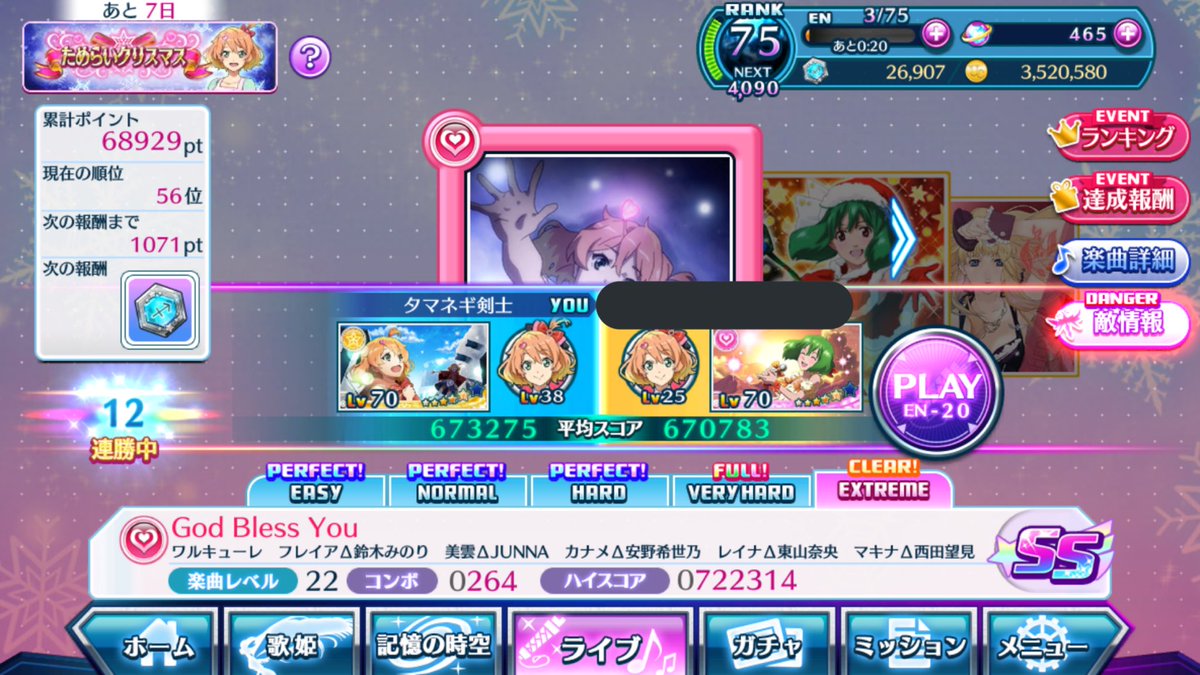Add EN with the plus button
Viewport: 1200px width, 675px height.
tap(936, 33)
